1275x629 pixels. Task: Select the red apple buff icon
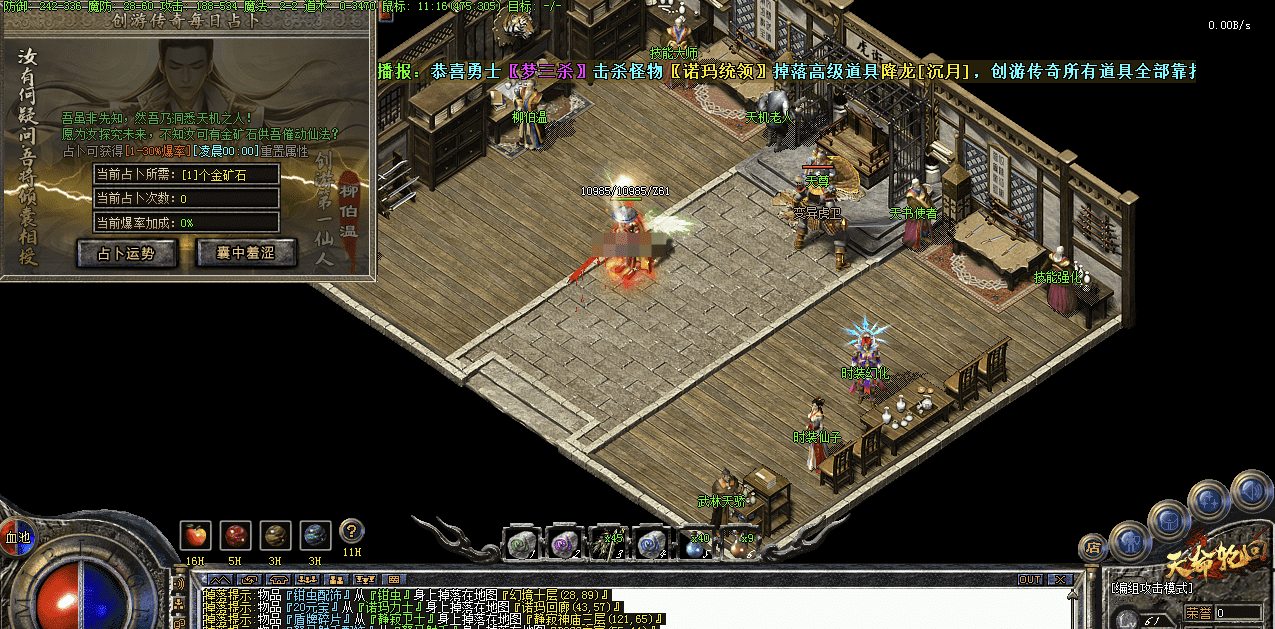click(194, 535)
